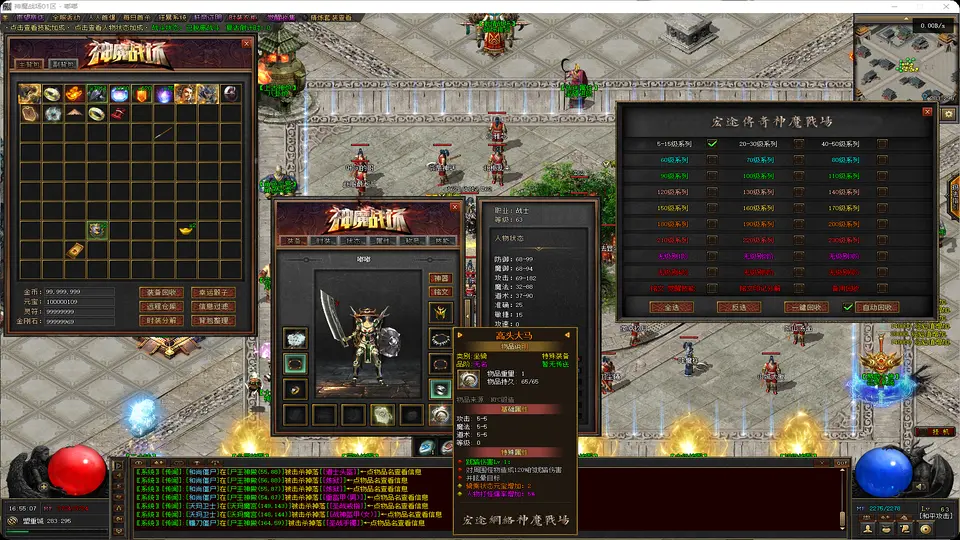Close the 宏途传奇神魔战场 recycle window
Viewport: 960px width, 540px height.
click(926, 112)
